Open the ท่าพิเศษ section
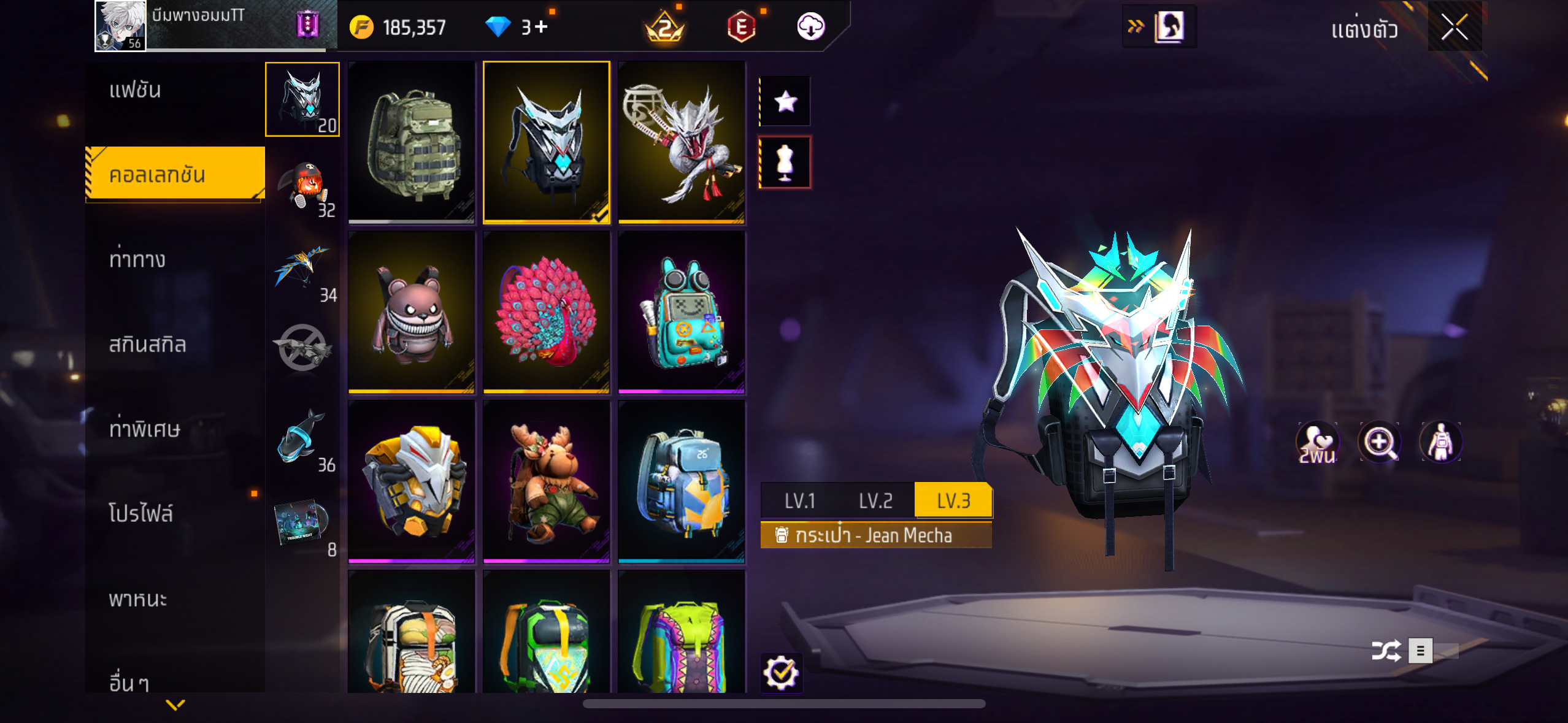The height and width of the screenshot is (723, 1568). click(x=145, y=429)
